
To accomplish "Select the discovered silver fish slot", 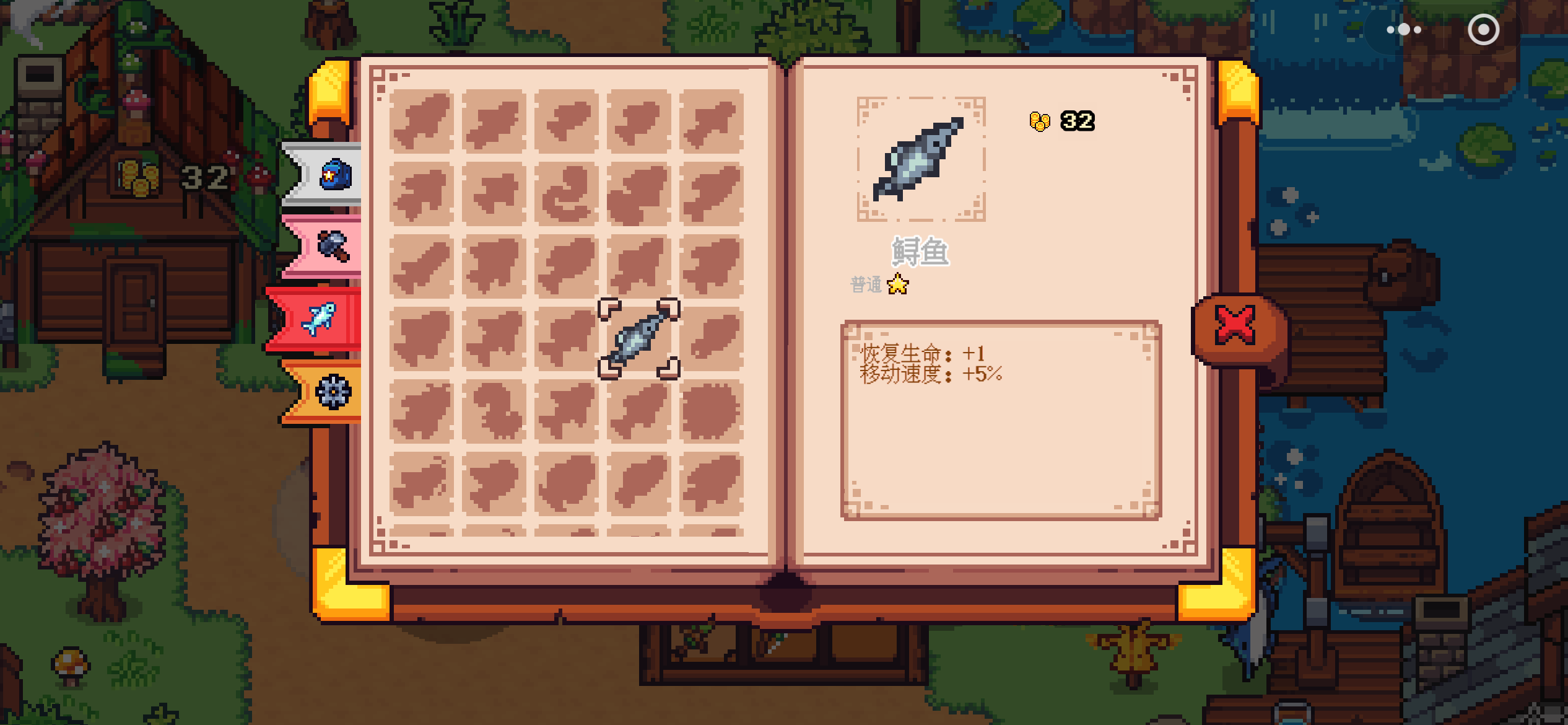I will tap(638, 338).
